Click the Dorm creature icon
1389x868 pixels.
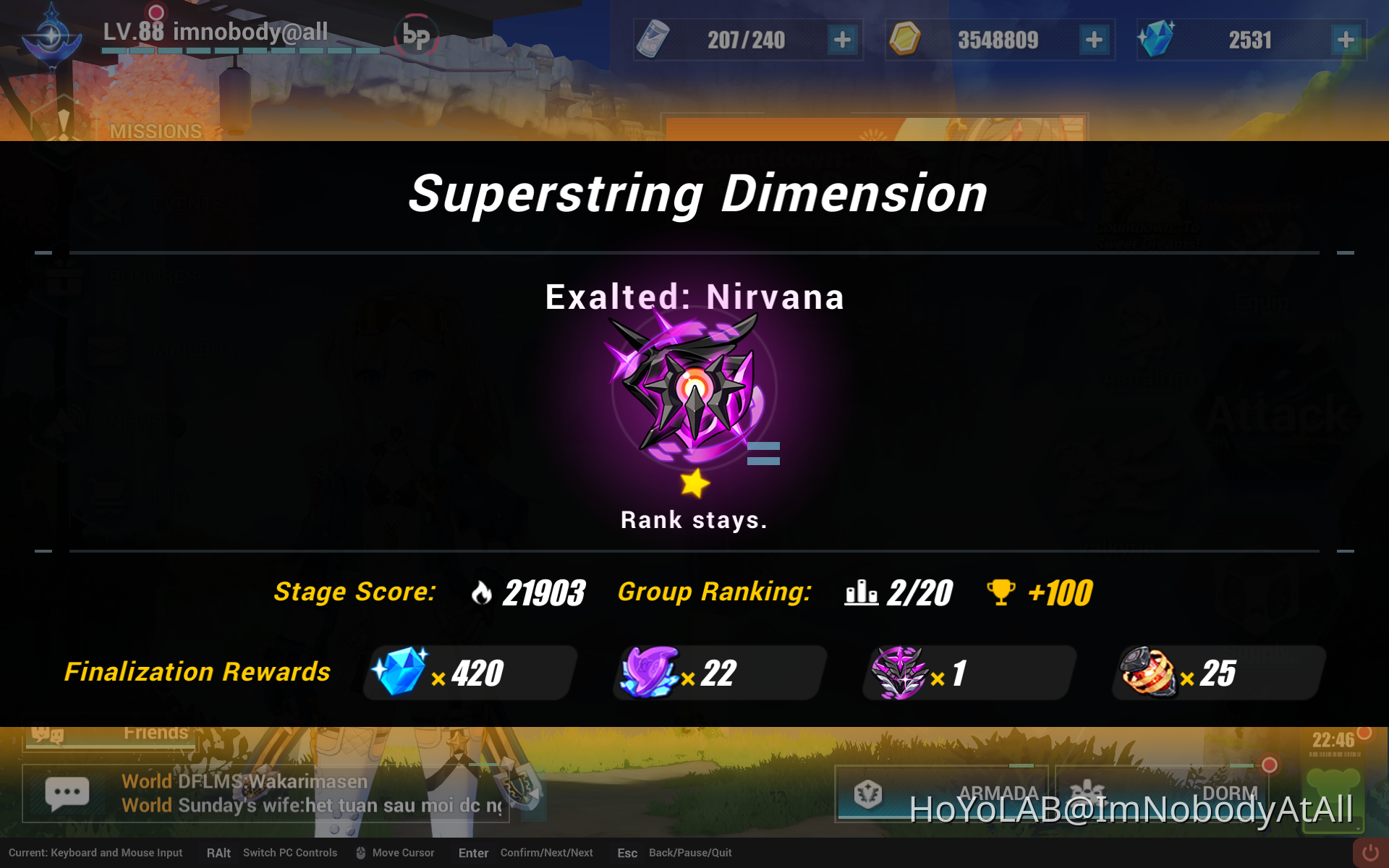coord(1089,793)
